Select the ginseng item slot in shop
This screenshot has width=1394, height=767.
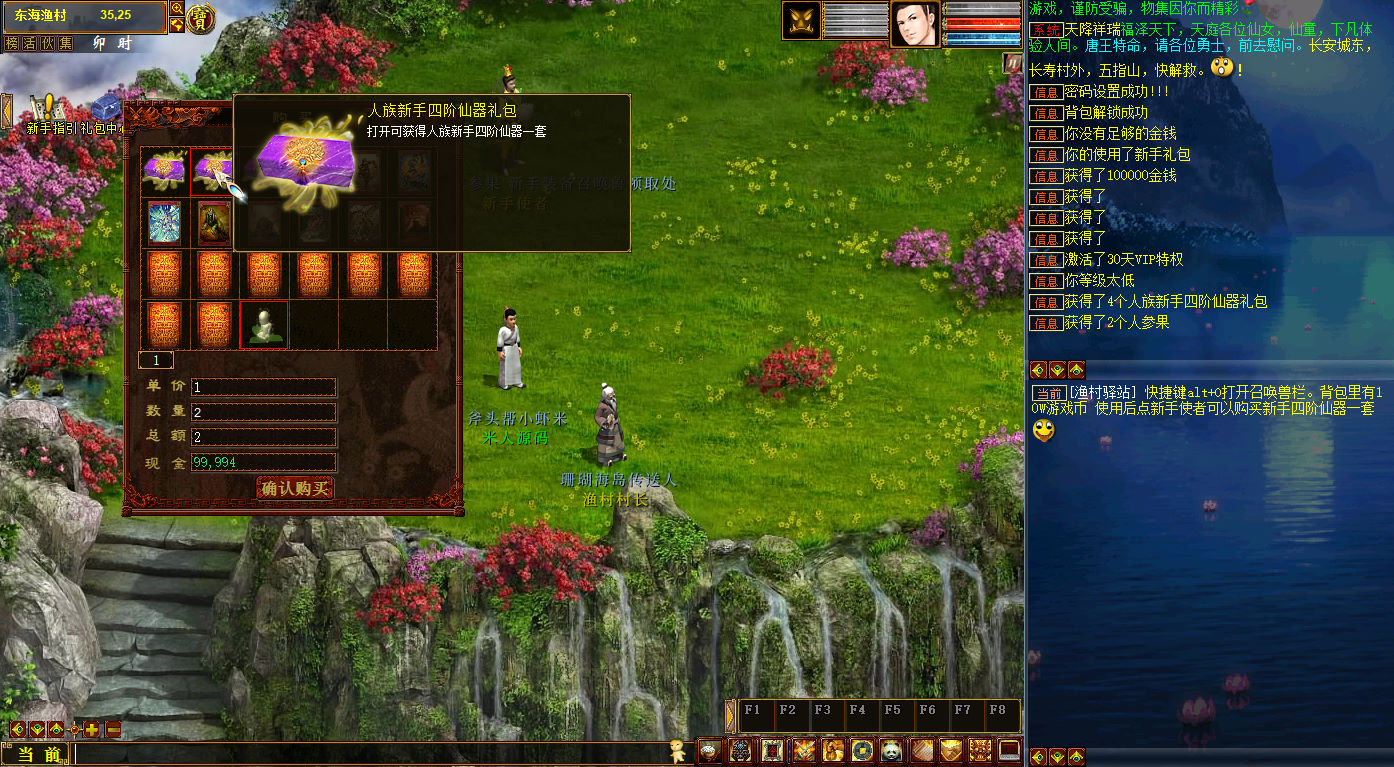(264, 325)
